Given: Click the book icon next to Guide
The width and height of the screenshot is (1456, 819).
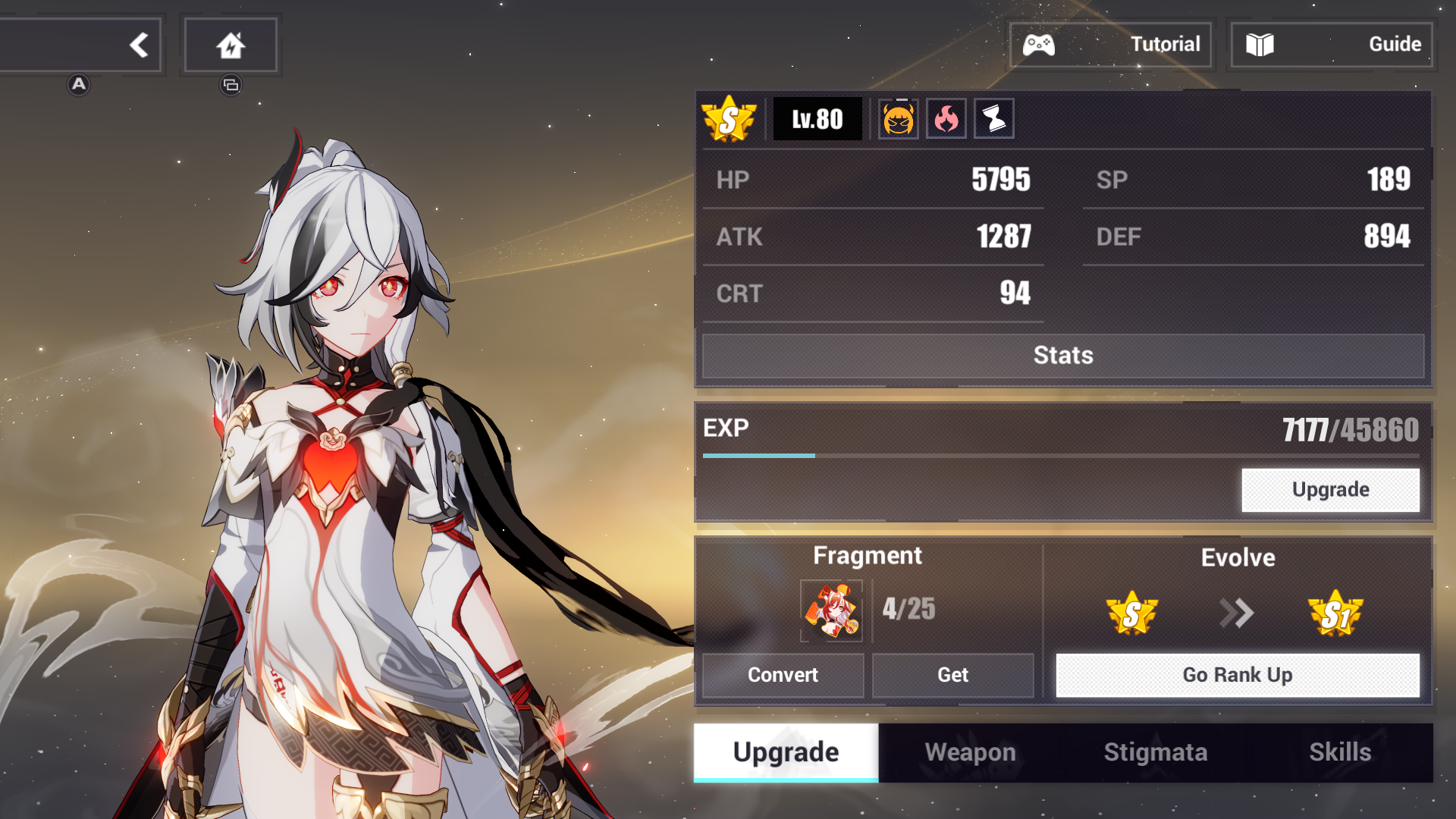Looking at the screenshot, I should [1261, 44].
